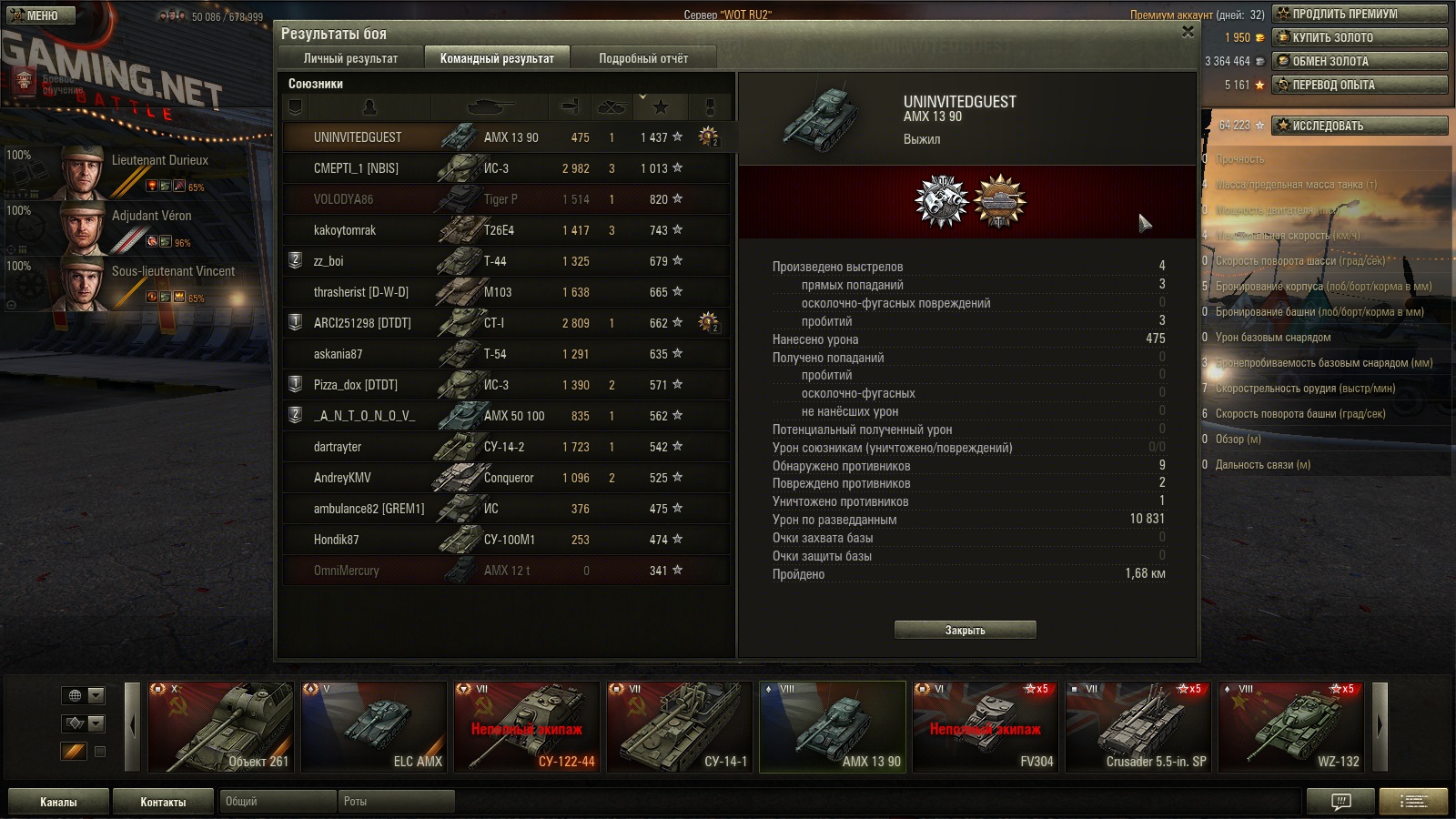Viewport: 1456px width, 819px height.
Task: Open the Подробный отчёт tab
Action: [x=643, y=58]
